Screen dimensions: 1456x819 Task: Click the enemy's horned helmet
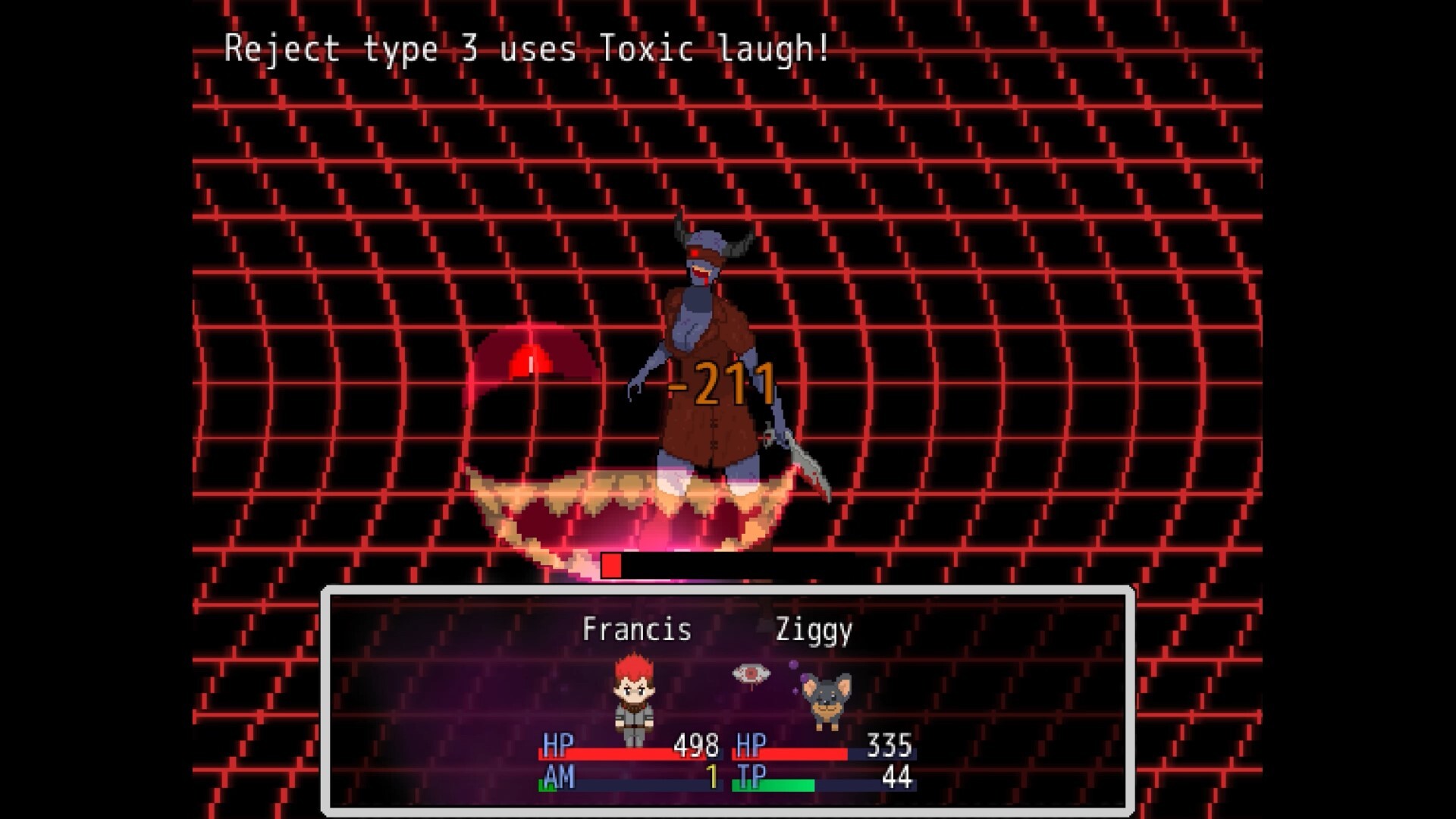(x=705, y=243)
